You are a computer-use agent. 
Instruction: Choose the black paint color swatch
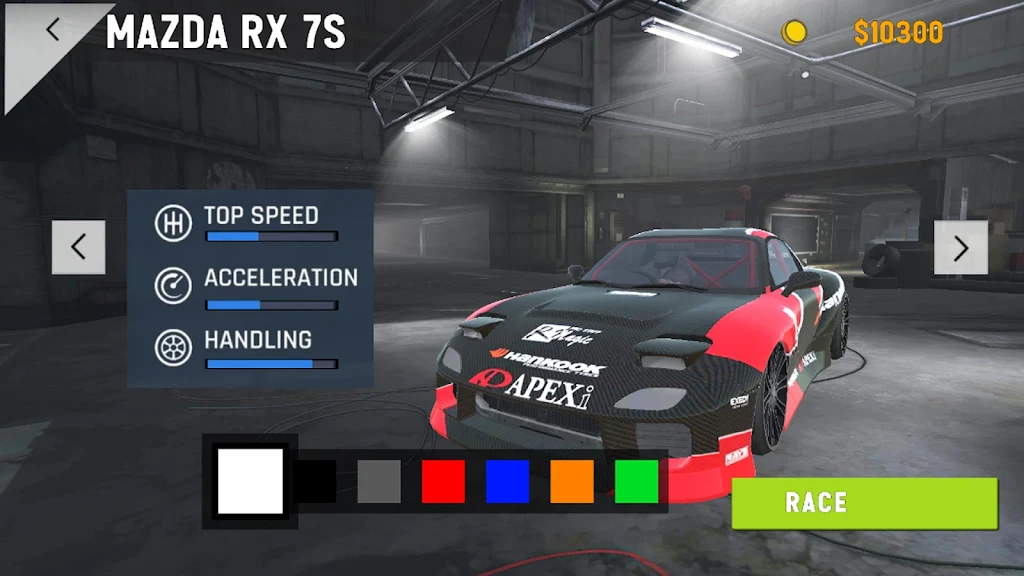click(316, 481)
